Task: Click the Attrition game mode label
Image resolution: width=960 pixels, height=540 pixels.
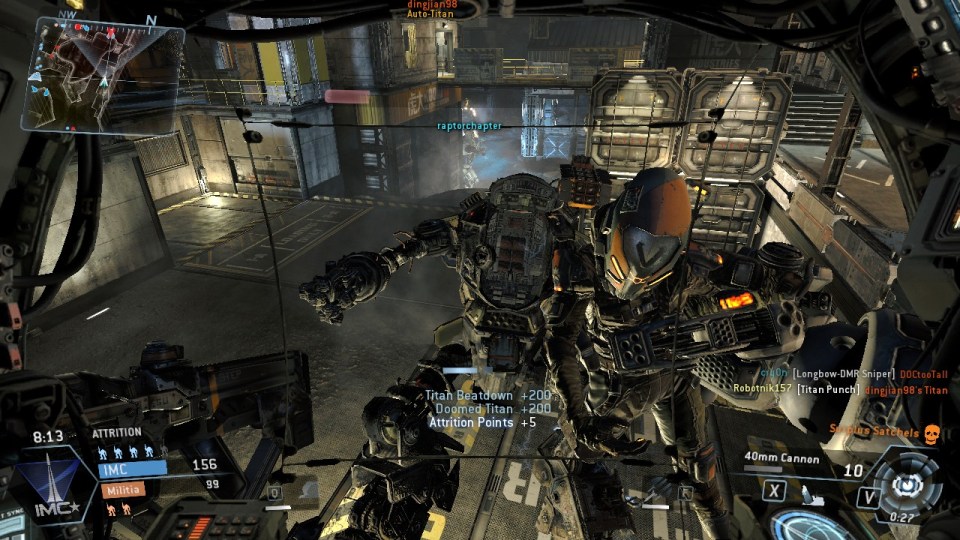Action: (x=116, y=433)
